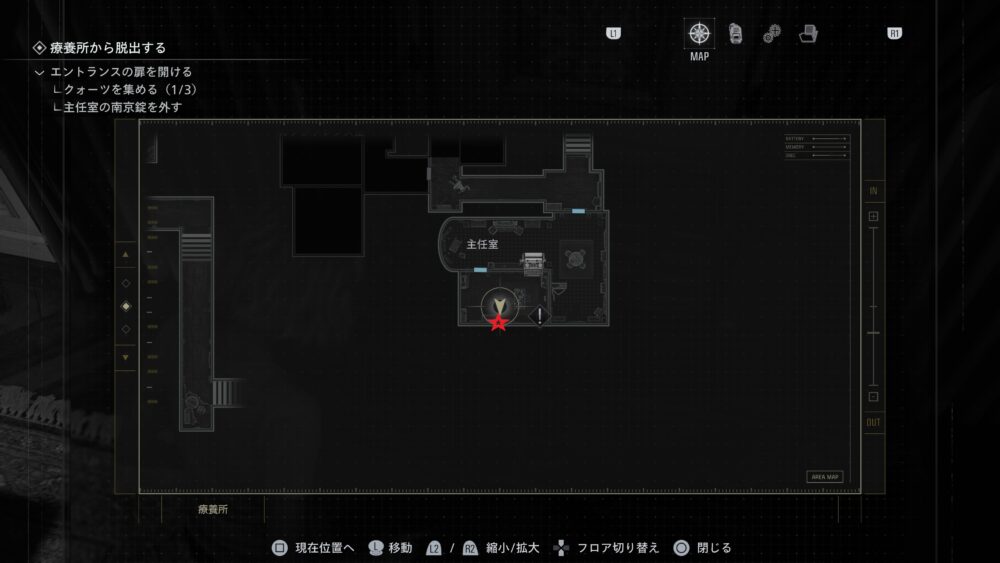The width and height of the screenshot is (1000, 563).
Task: Select the exclamation mark map marker
Action: [539, 317]
